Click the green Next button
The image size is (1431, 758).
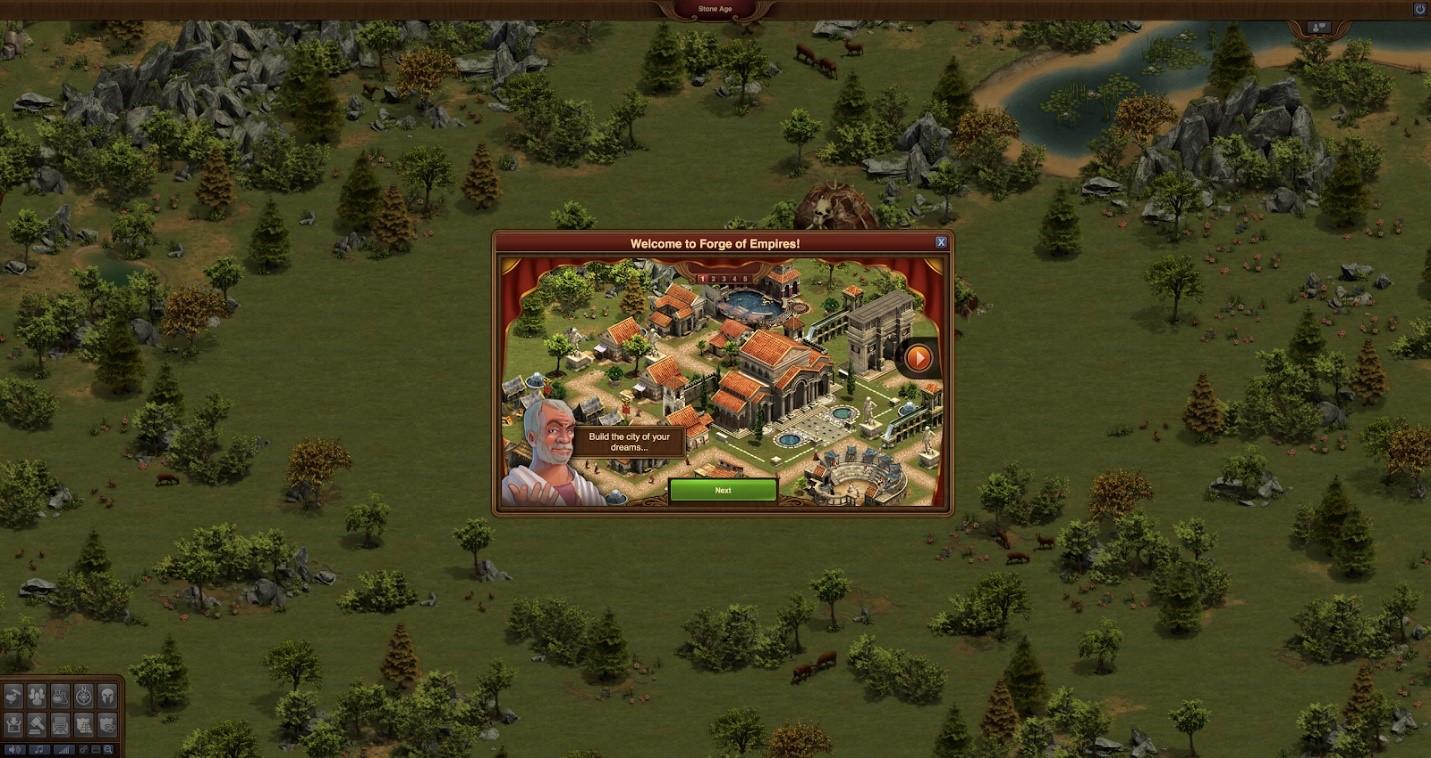click(723, 490)
